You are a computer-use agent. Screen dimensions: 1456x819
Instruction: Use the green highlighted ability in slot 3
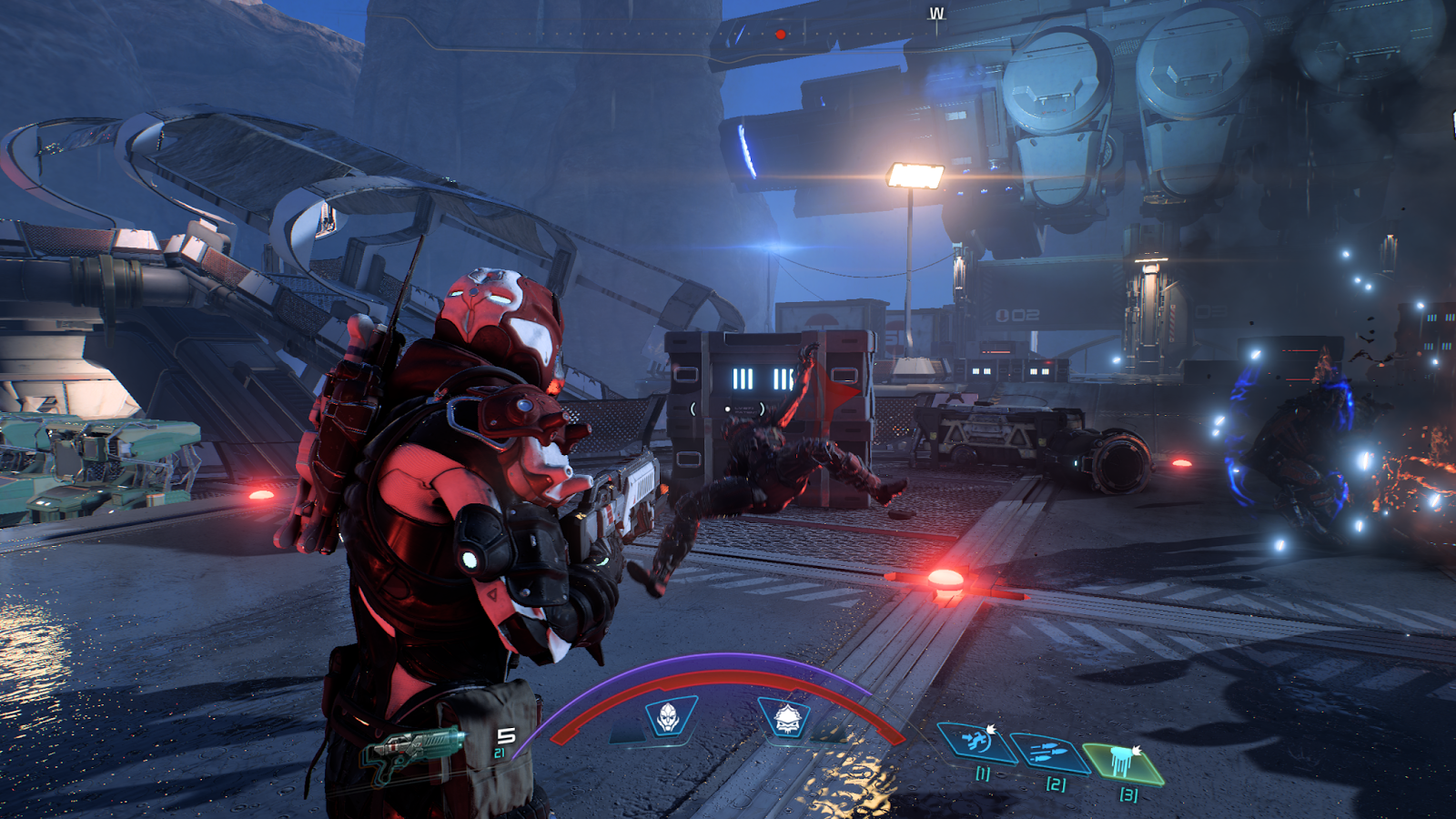tap(1123, 762)
